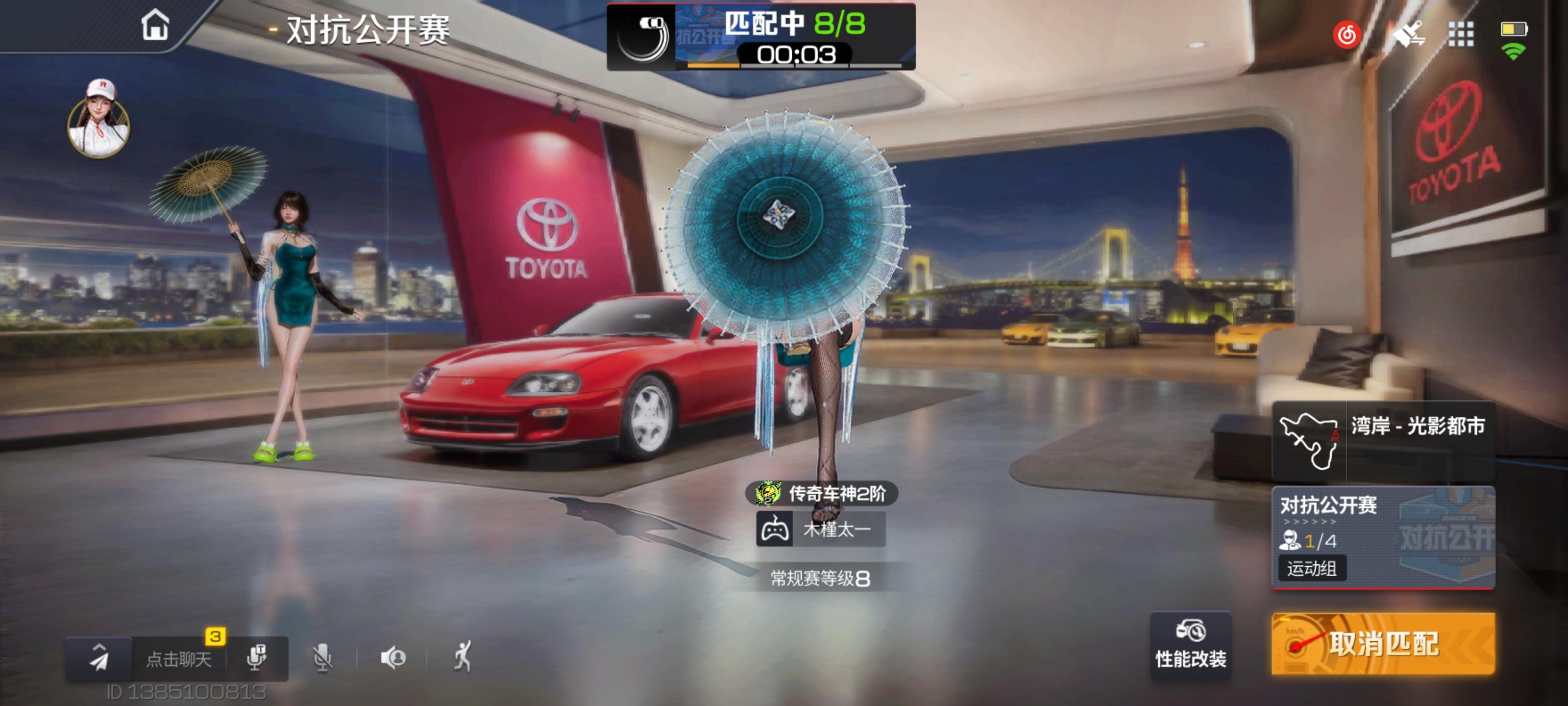
Task: Click the red NetEase swirl icon
Action: pyautogui.click(x=1347, y=34)
